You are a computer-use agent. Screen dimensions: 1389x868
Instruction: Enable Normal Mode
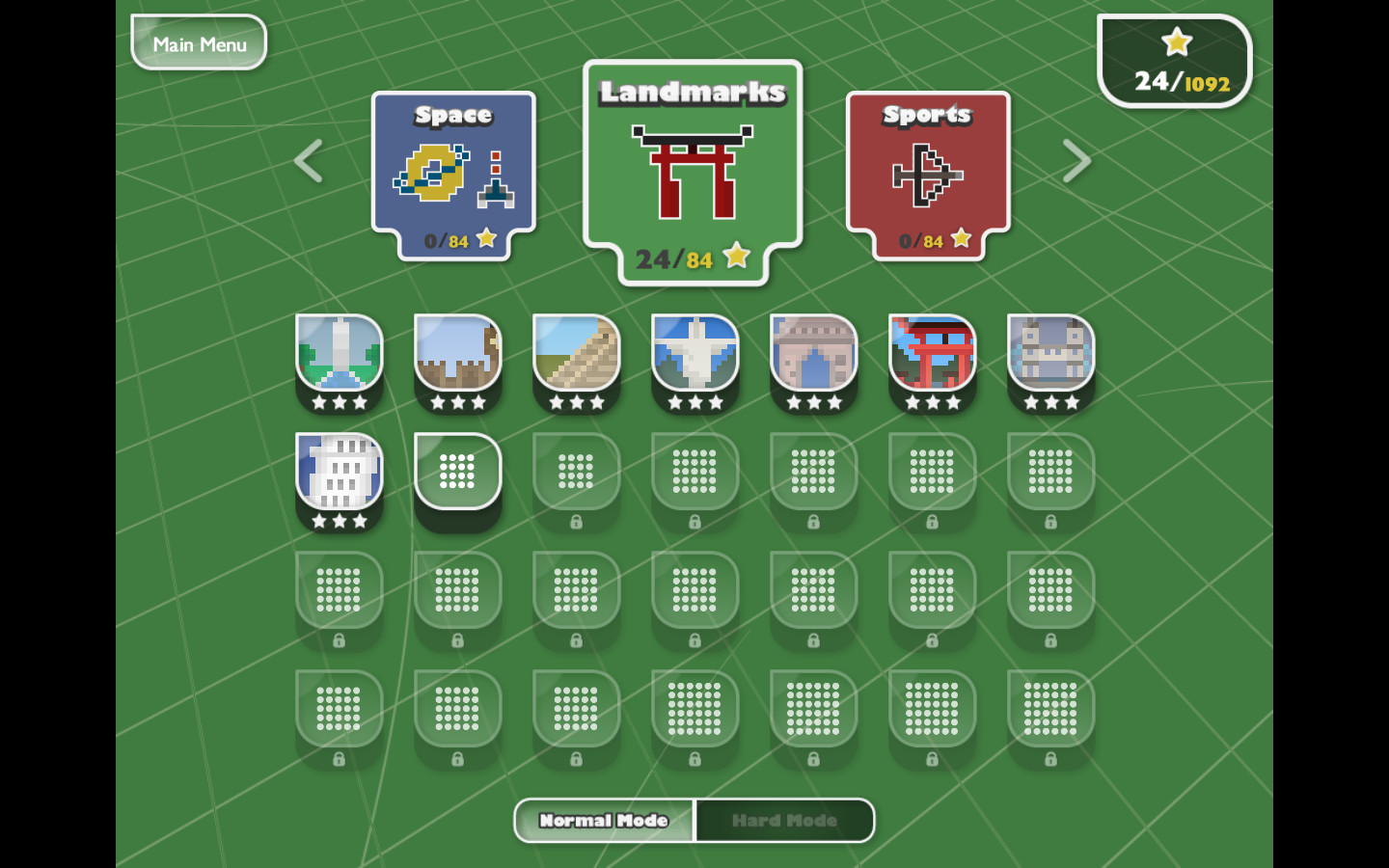pos(604,820)
